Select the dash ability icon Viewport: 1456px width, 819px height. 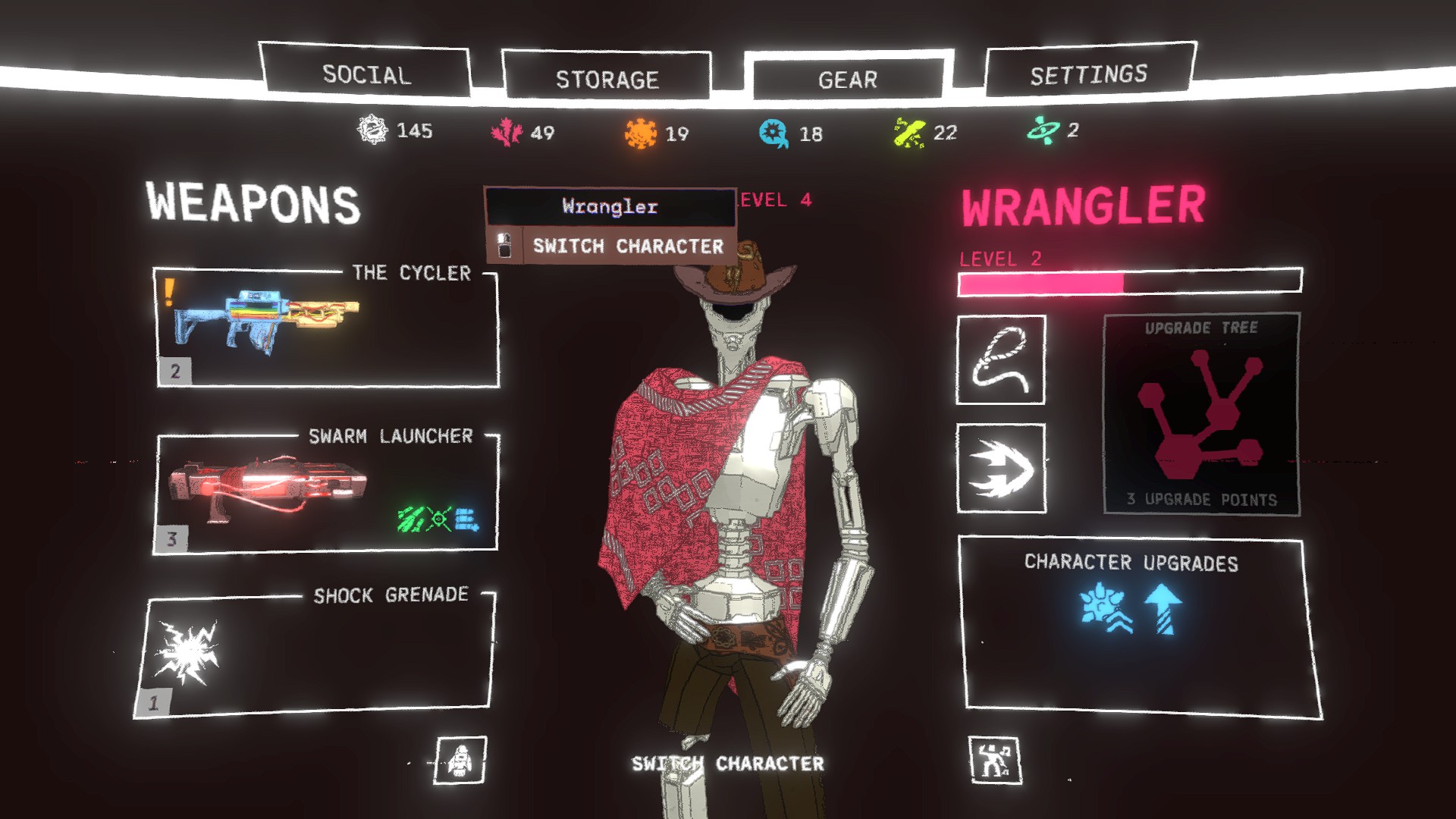[x=1000, y=468]
